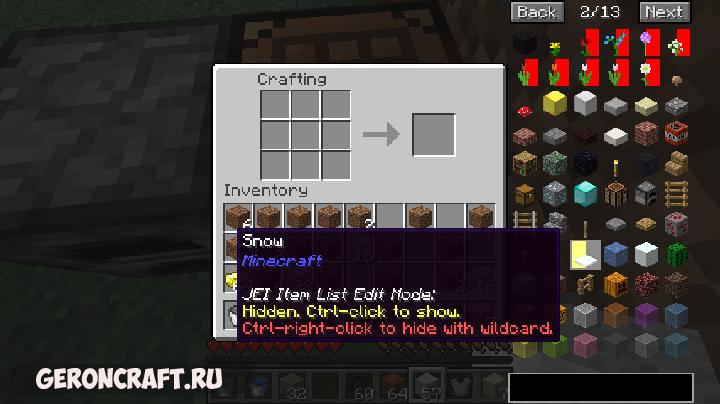The image size is (720, 404).
Task: Choose the gold block in the item list
Action: click(555, 103)
